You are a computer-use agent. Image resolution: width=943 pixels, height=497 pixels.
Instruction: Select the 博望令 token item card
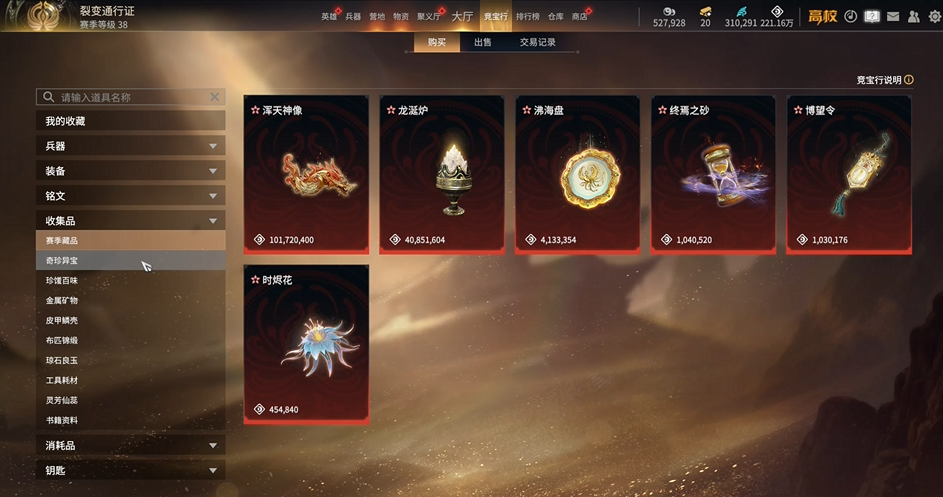click(849, 175)
